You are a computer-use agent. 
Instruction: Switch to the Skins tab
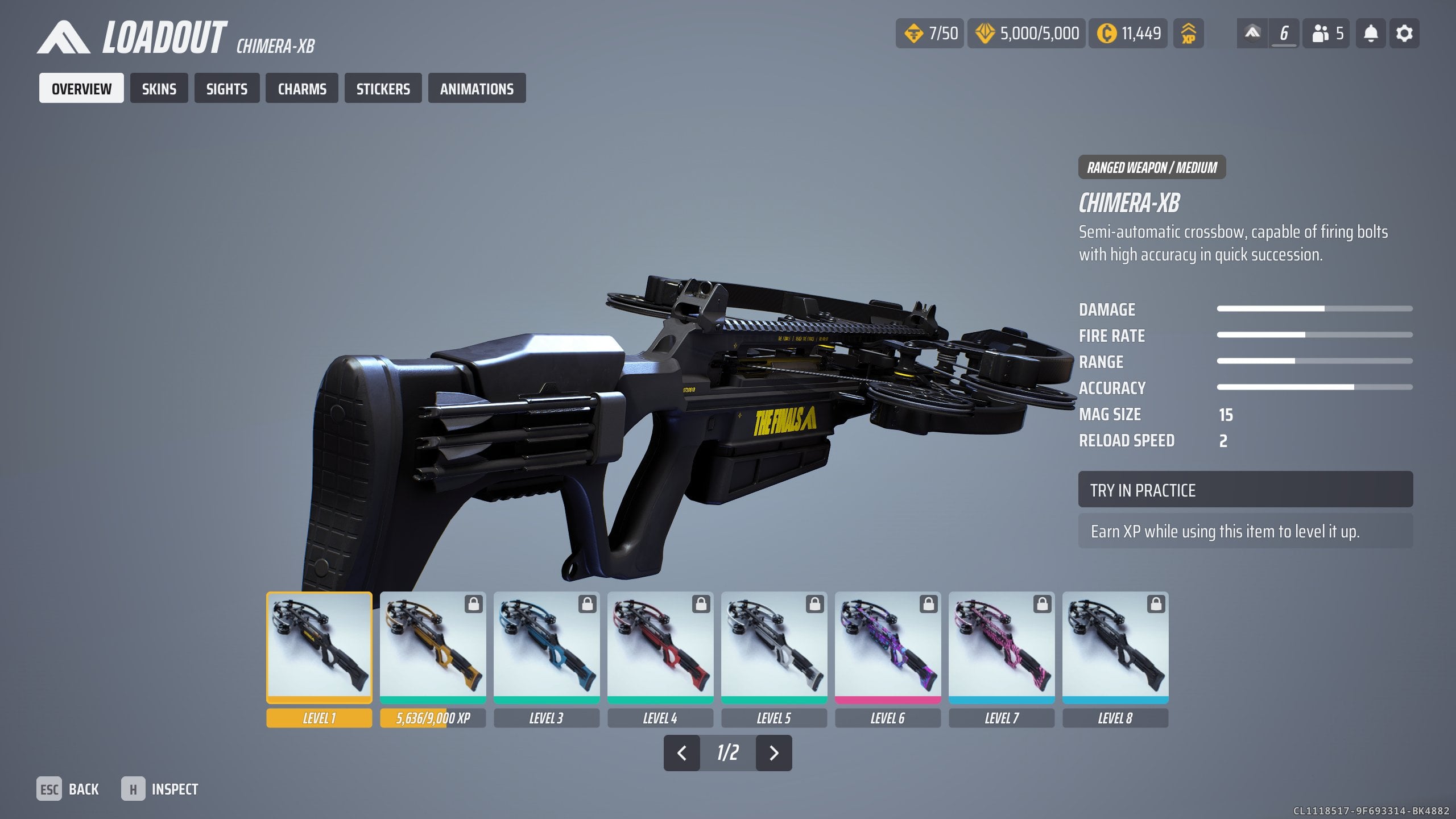coord(159,89)
